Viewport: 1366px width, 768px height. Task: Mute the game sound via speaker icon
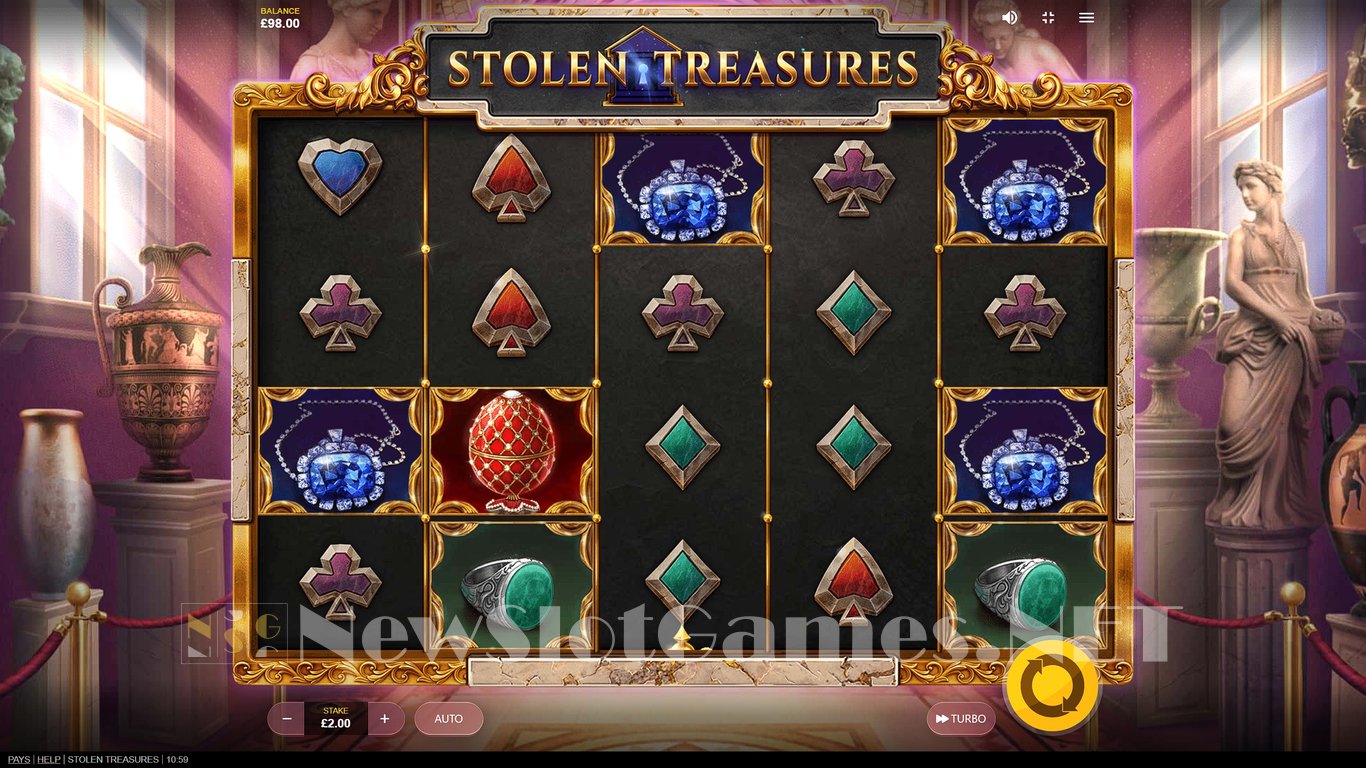point(1009,17)
